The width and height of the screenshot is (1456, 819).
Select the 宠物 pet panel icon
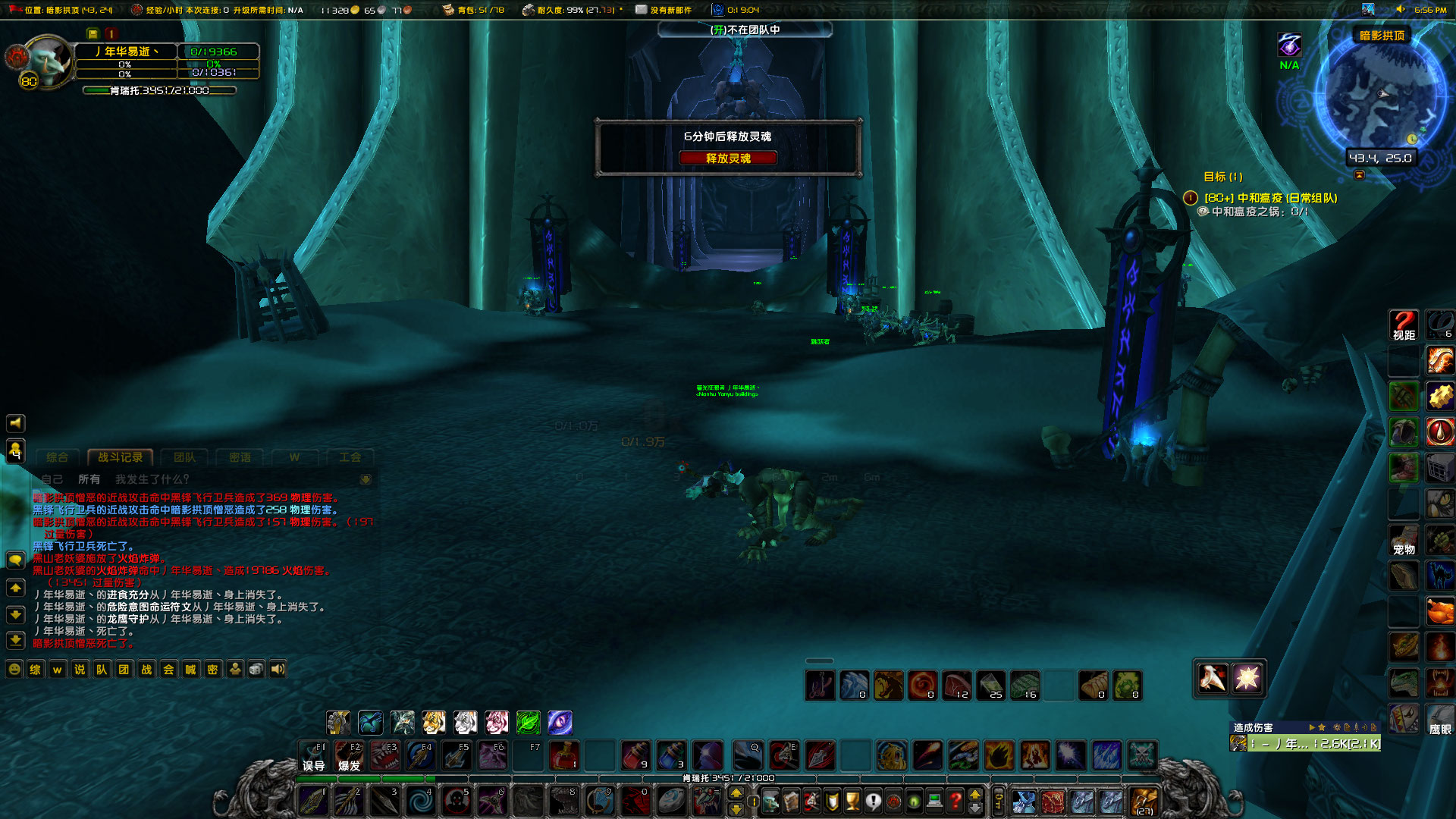(x=1403, y=540)
